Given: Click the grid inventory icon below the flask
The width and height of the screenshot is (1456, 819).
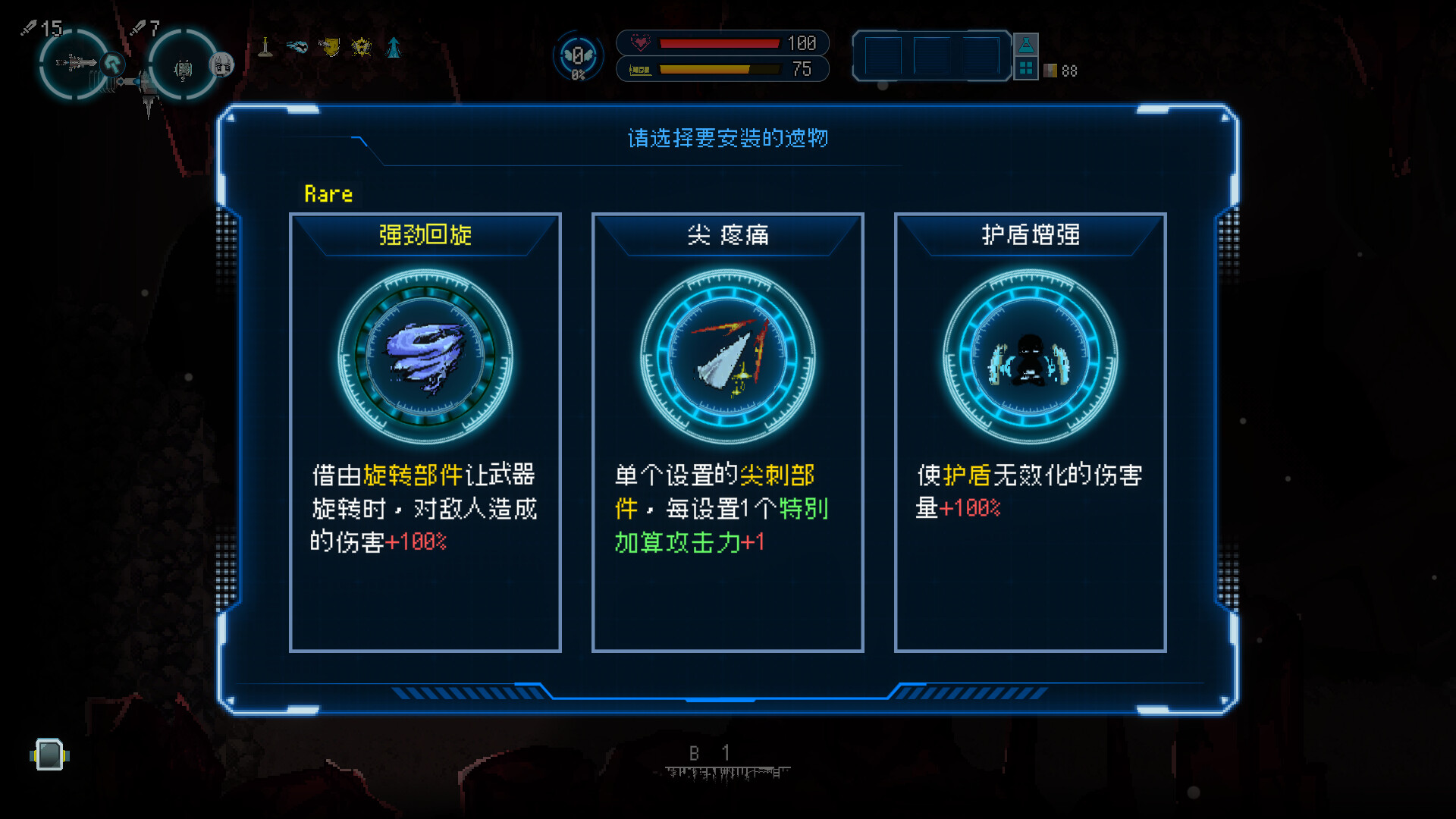Looking at the screenshot, I should click(x=1026, y=70).
